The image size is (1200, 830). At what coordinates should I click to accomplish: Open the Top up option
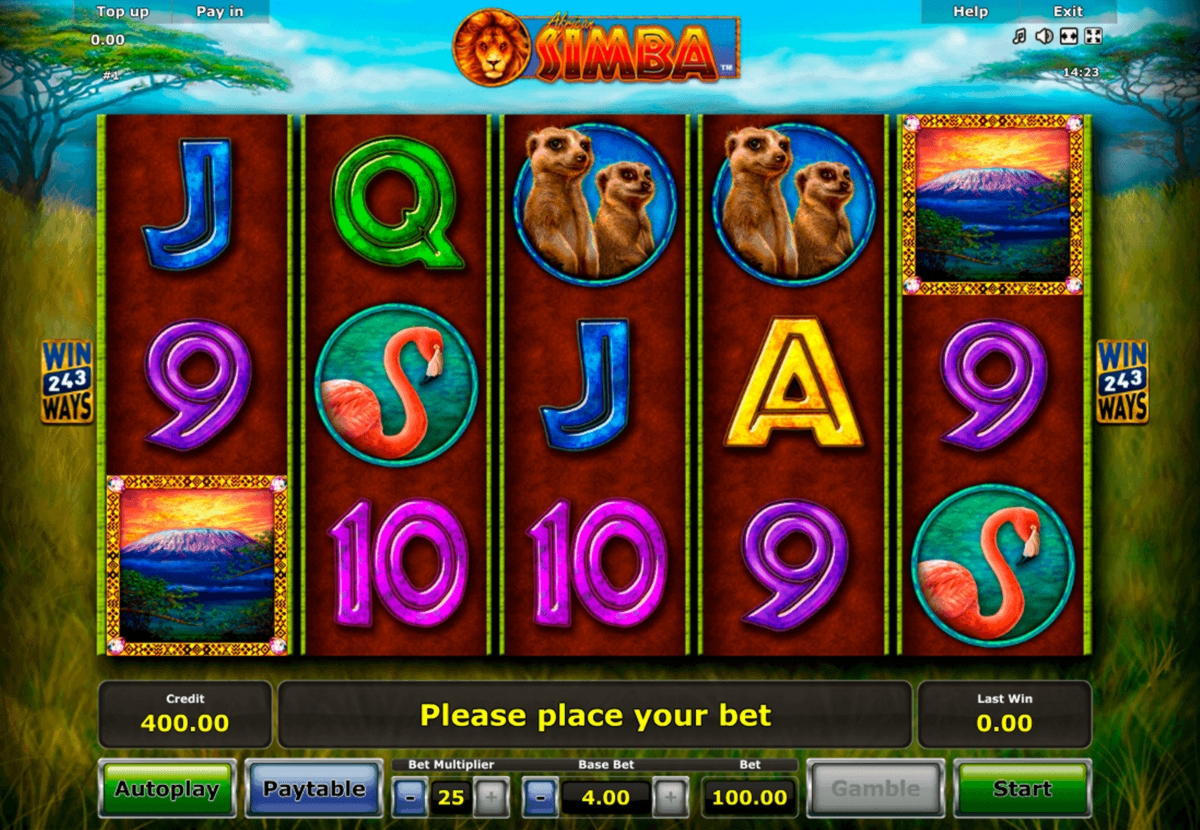tap(123, 12)
